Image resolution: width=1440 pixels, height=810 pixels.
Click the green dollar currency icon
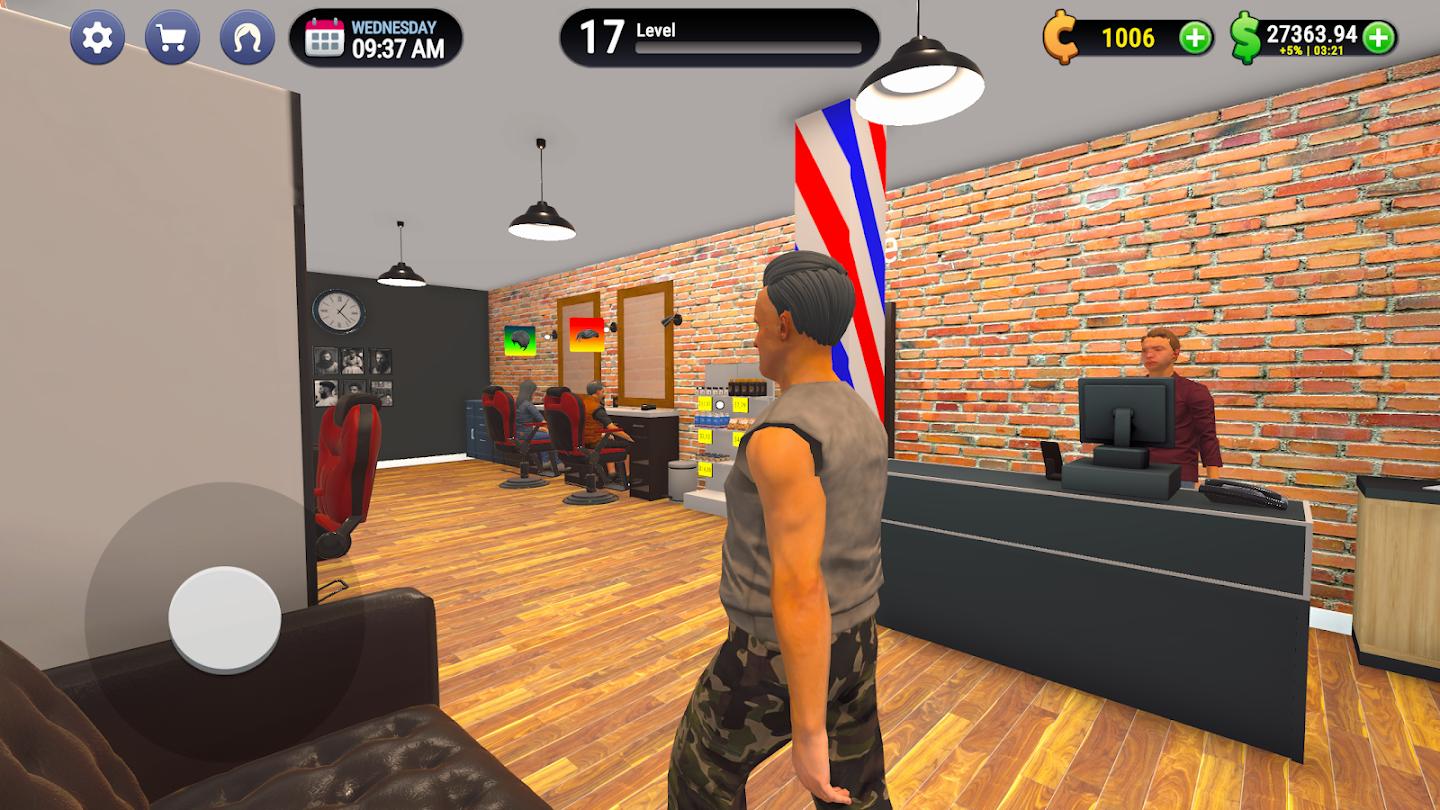tap(1242, 38)
